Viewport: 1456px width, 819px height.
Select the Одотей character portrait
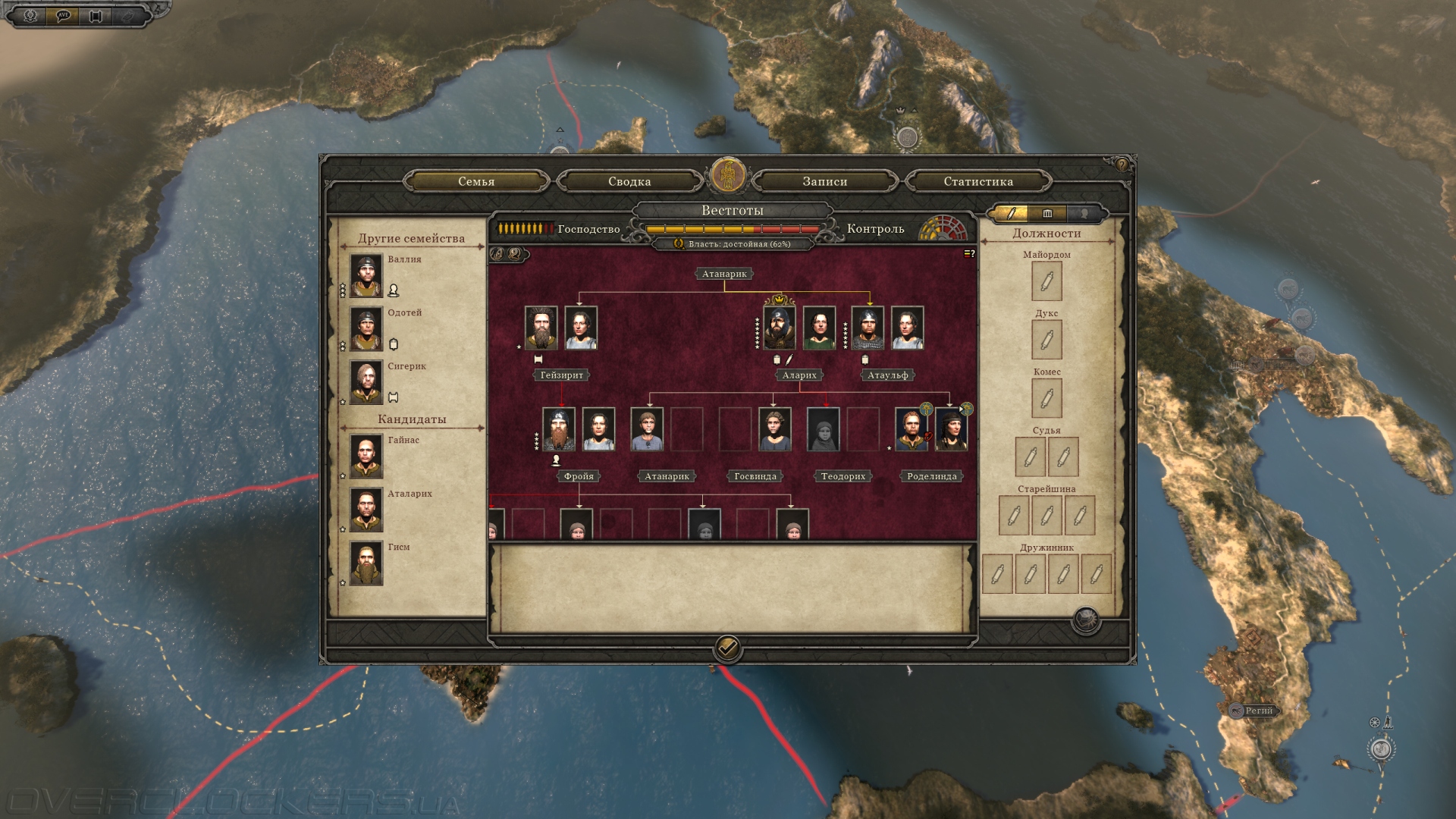[366, 328]
